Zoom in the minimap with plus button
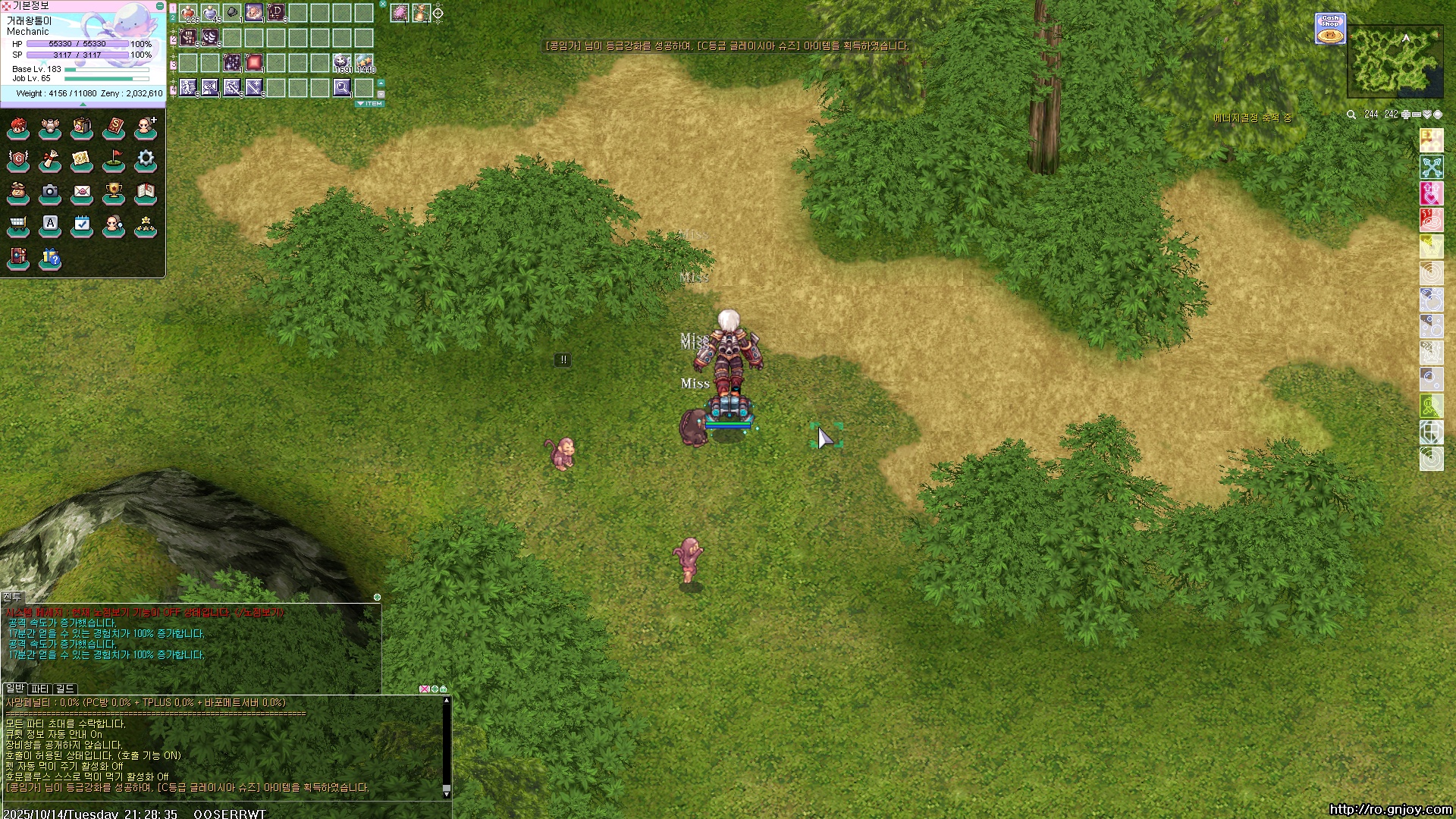 [x=1405, y=115]
